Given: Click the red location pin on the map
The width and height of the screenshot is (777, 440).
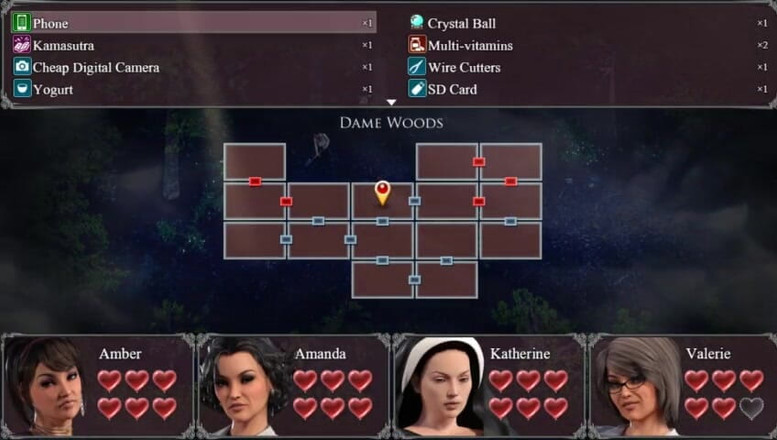Looking at the screenshot, I should (x=382, y=190).
